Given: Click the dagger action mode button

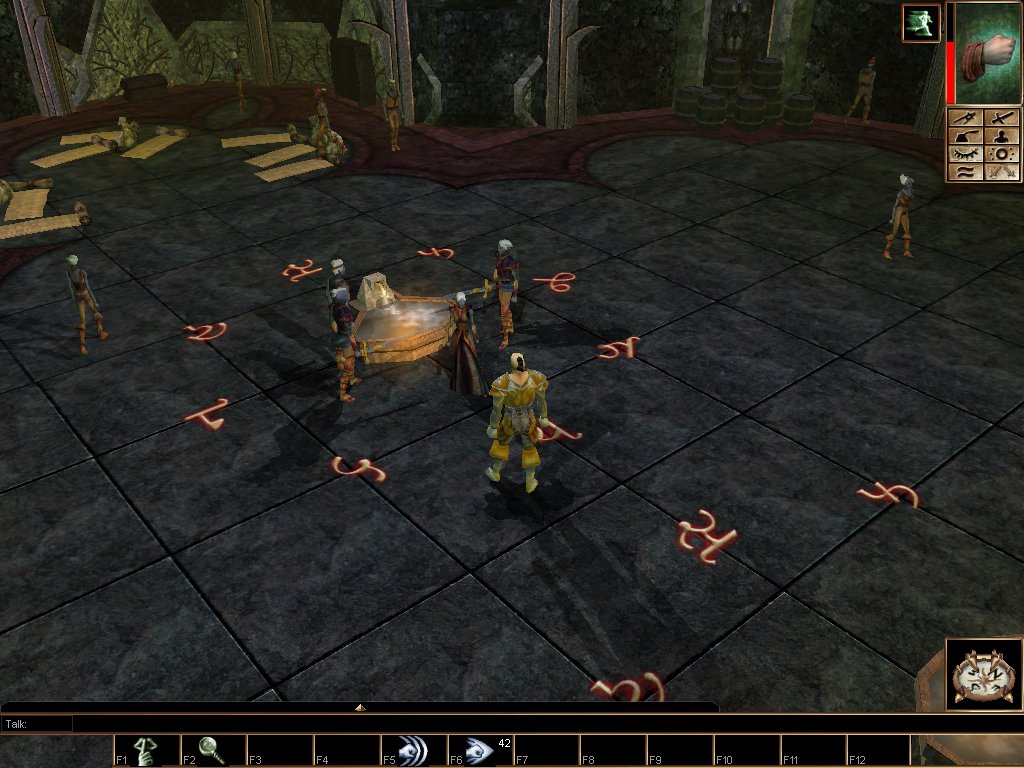Looking at the screenshot, I should (x=964, y=118).
